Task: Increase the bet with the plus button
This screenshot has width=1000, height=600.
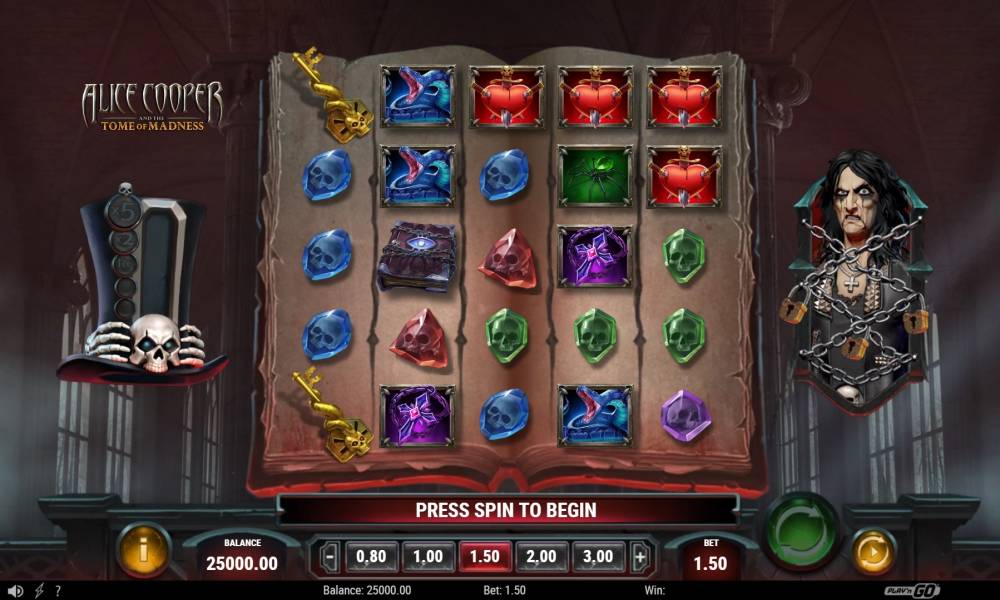Action: tap(640, 556)
